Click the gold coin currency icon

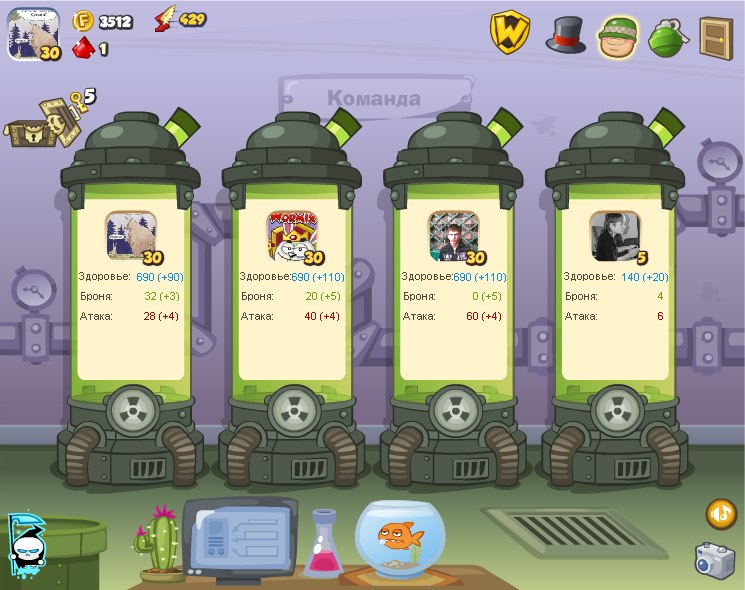[84, 20]
